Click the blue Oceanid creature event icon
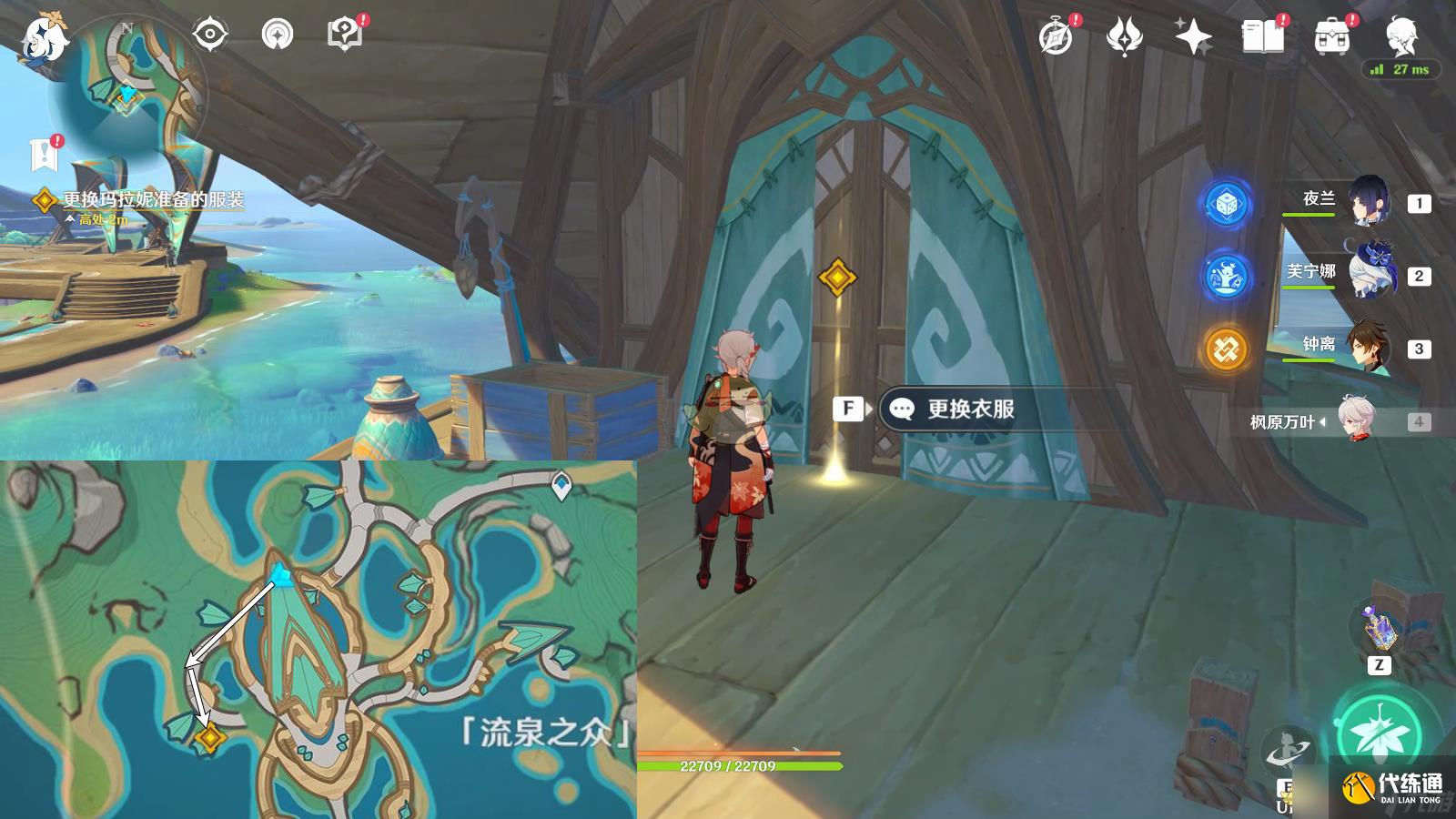 (1227, 273)
